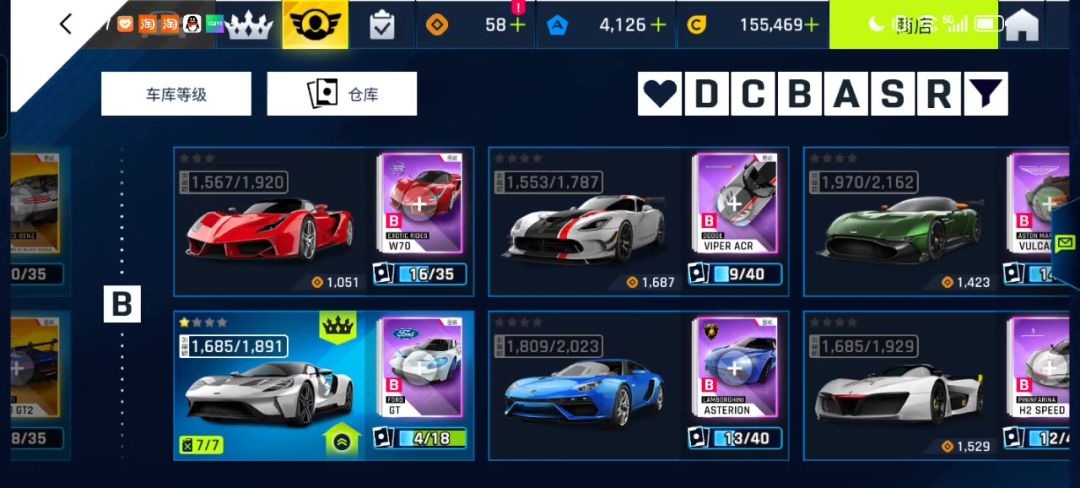Show only class S cars
1080x488 pixels.
click(892, 94)
